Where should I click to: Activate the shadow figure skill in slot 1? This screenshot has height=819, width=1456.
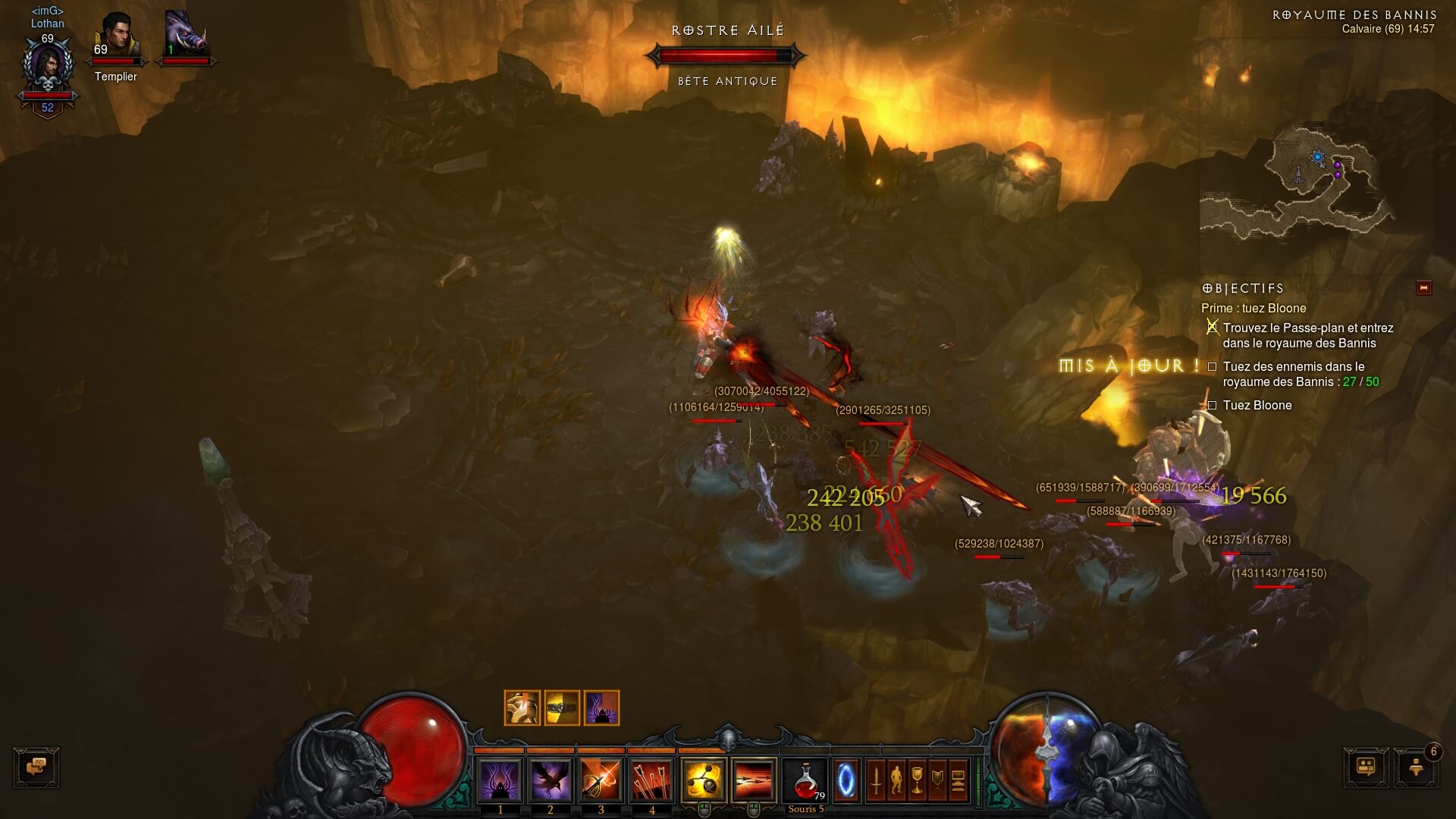pyautogui.click(x=500, y=780)
